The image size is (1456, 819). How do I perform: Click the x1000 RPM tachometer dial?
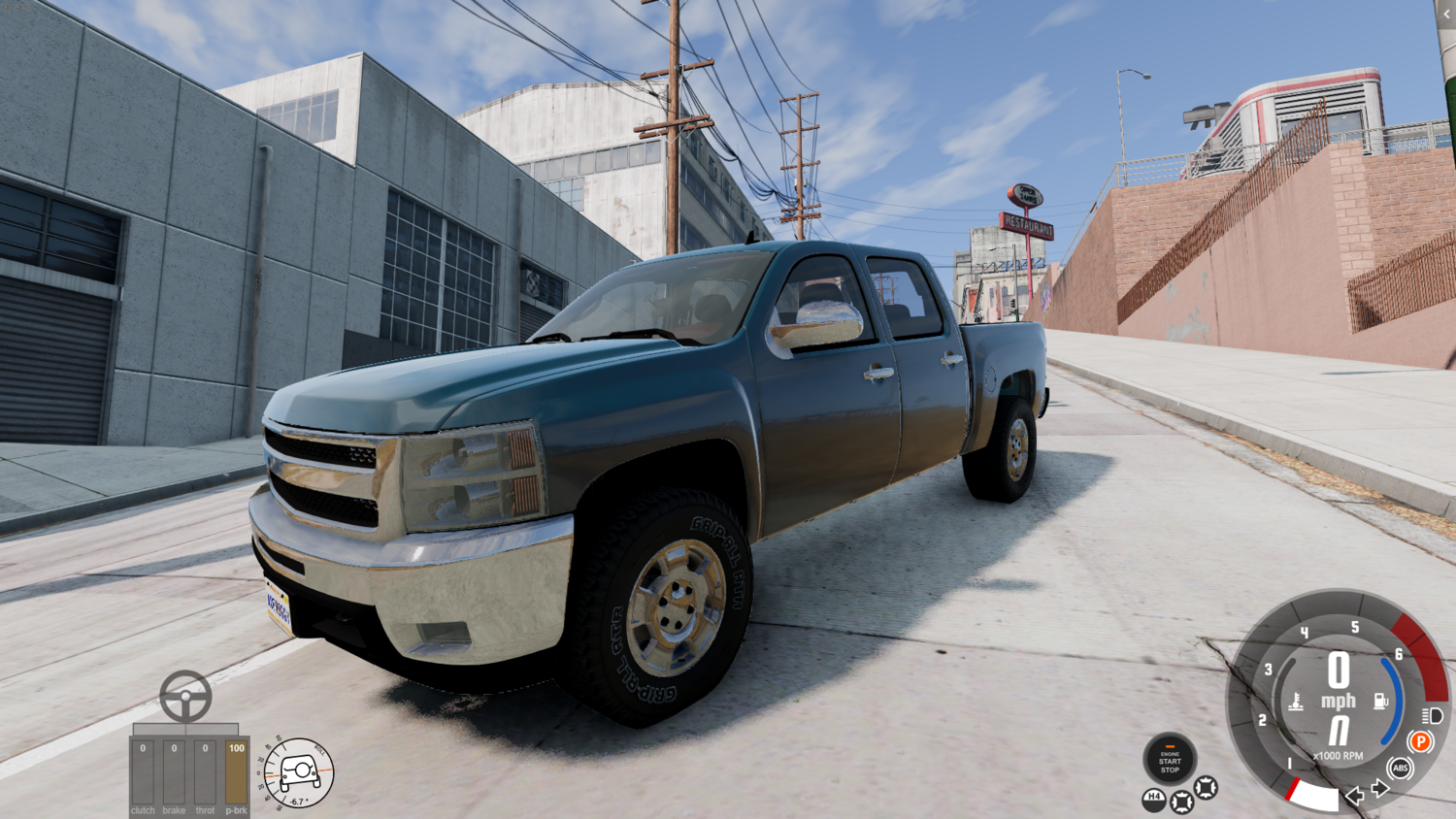pyautogui.click(x=1339, y=755)
